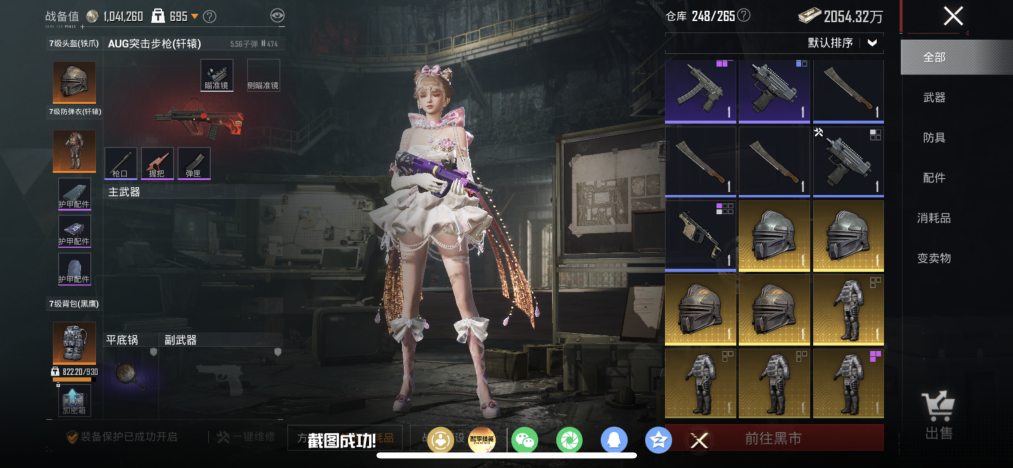Open the 瞄准镜 scope attachment slot

(216, 74)
